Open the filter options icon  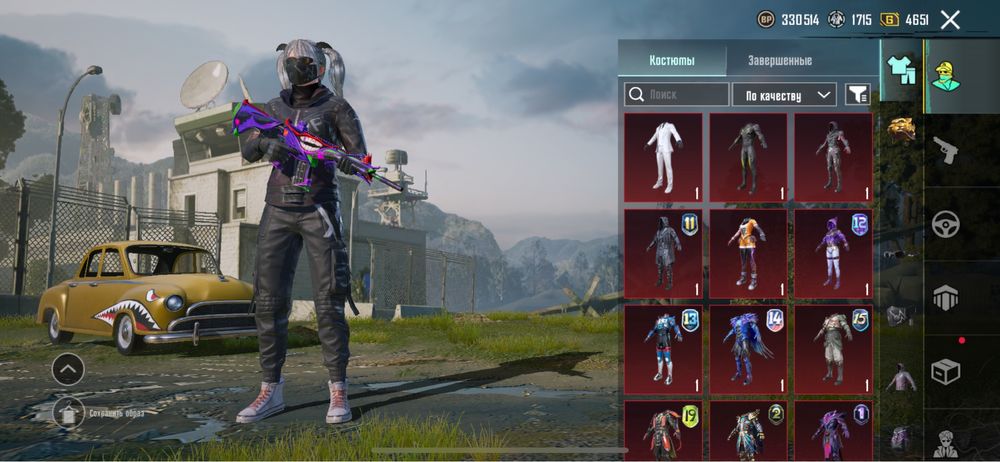tap(857, 94)
